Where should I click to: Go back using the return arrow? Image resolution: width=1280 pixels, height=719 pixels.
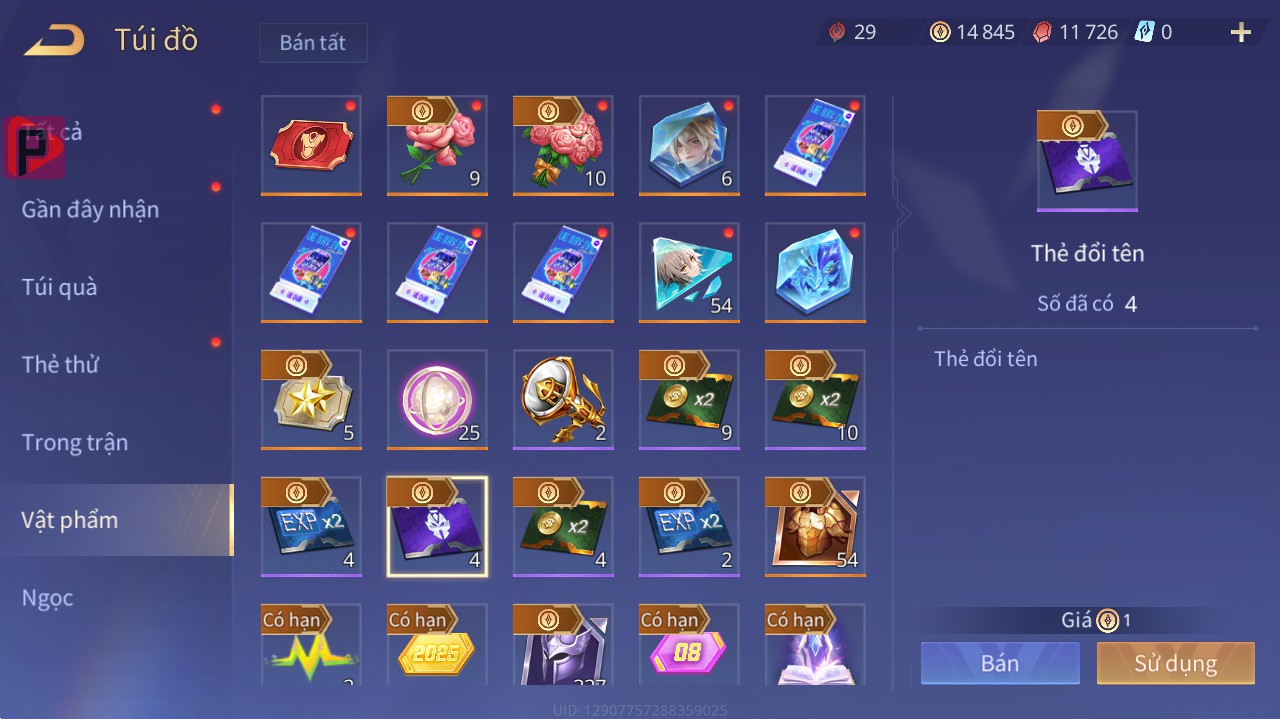tap(55, 40)
